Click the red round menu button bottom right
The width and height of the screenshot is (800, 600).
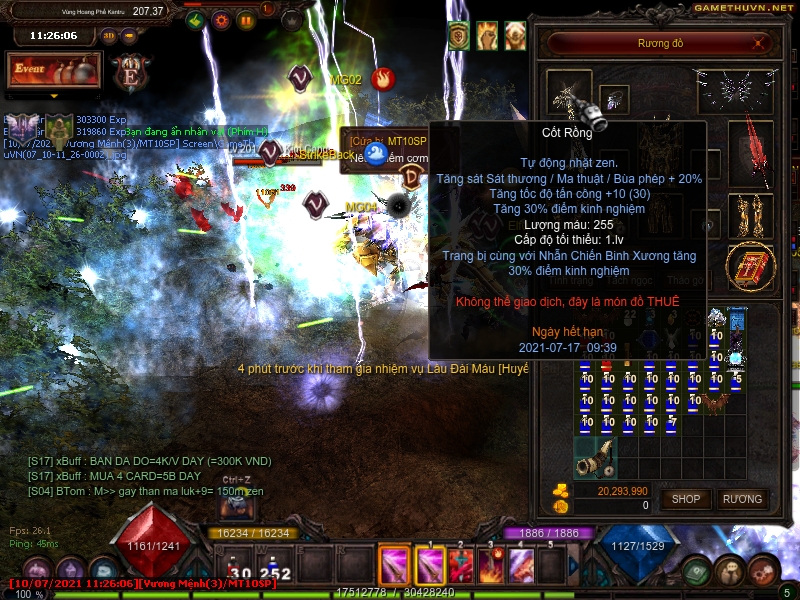tap(763, 570)
